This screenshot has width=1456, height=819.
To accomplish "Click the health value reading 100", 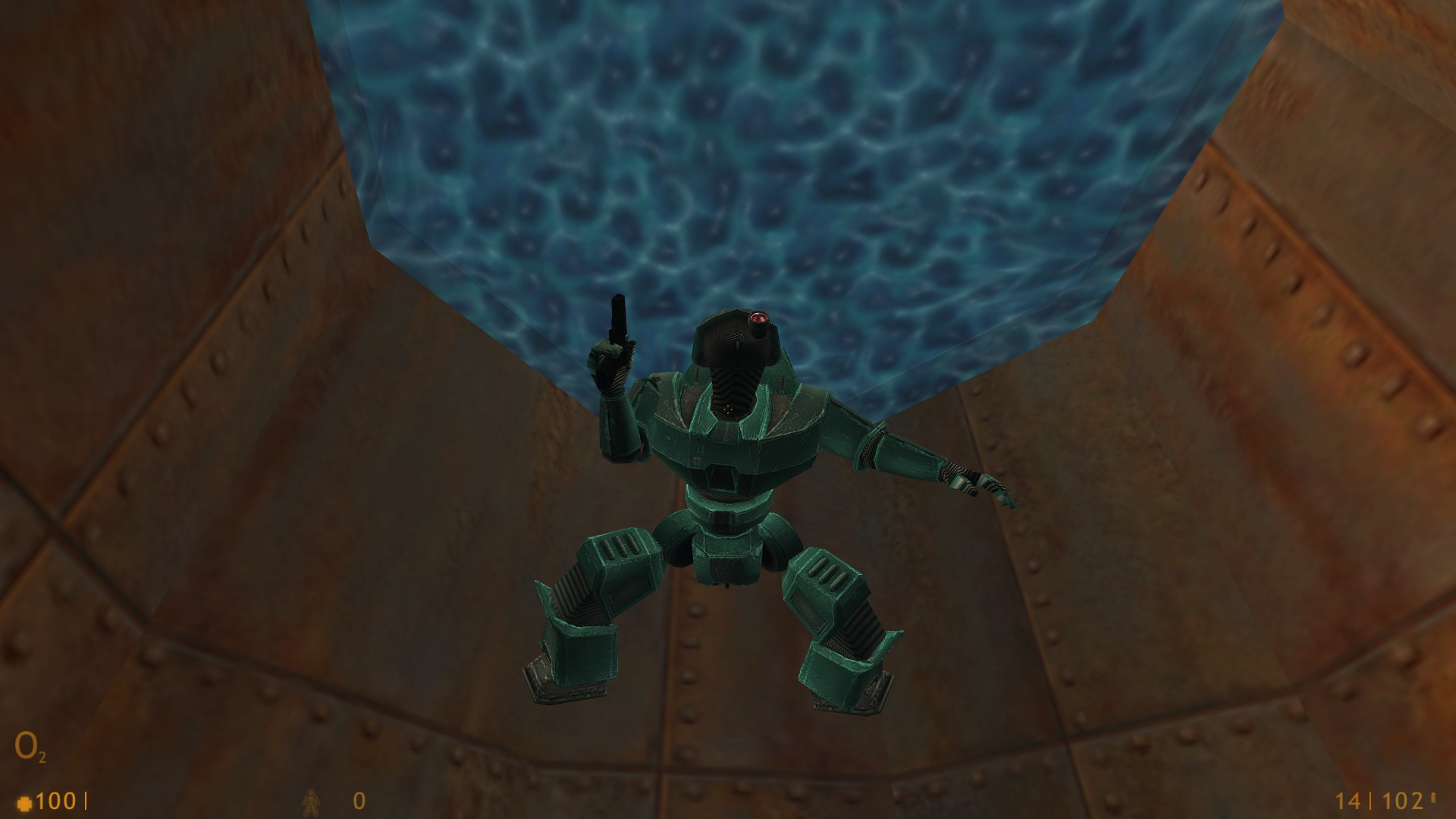I will [55, 799].
